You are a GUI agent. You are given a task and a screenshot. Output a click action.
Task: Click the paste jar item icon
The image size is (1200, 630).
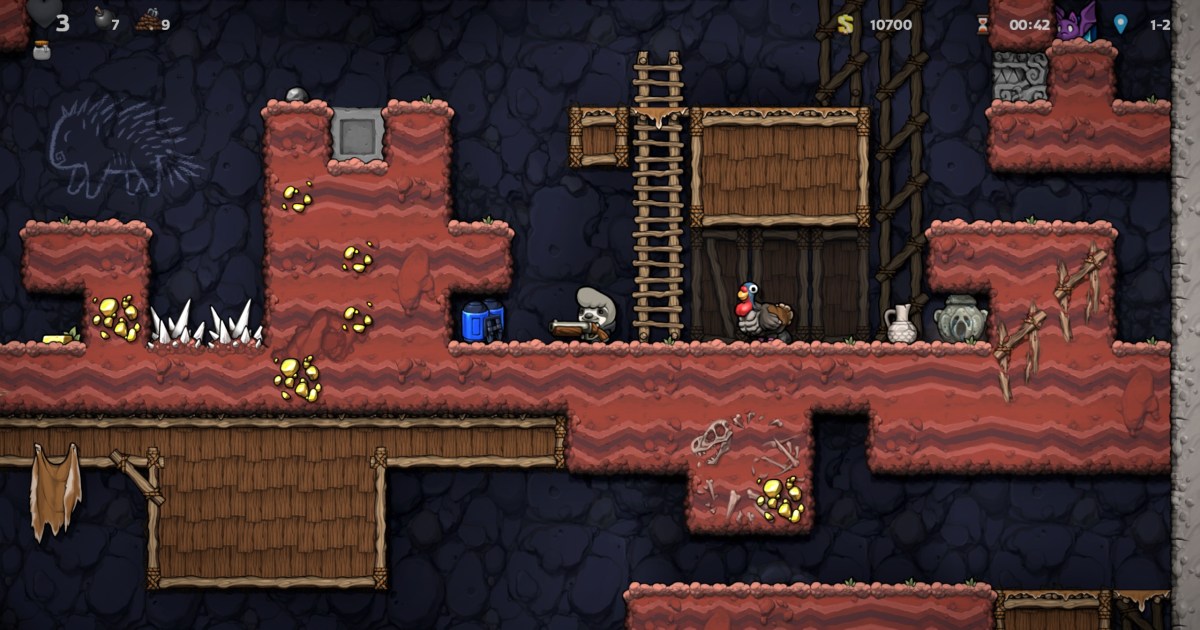tap(41, 50)
